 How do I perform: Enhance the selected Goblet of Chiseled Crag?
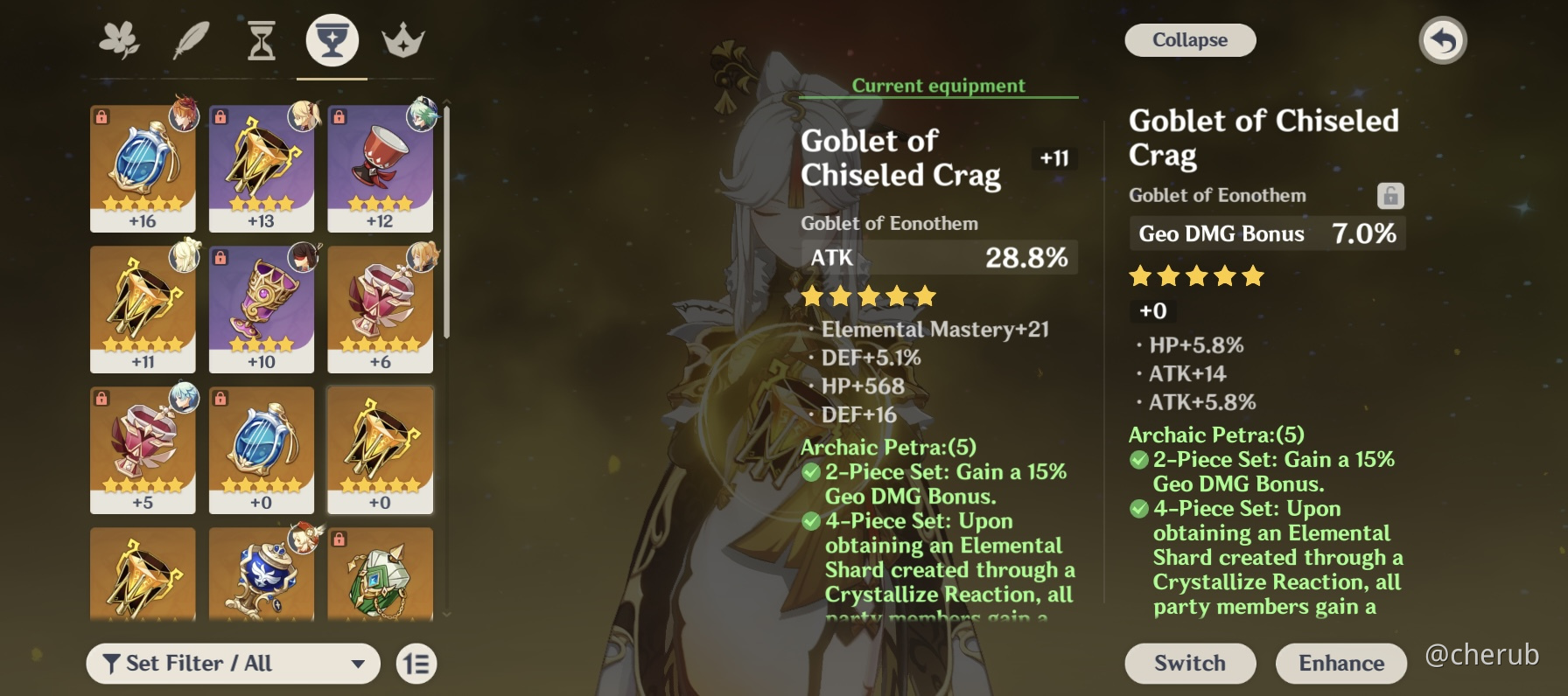1340,663
